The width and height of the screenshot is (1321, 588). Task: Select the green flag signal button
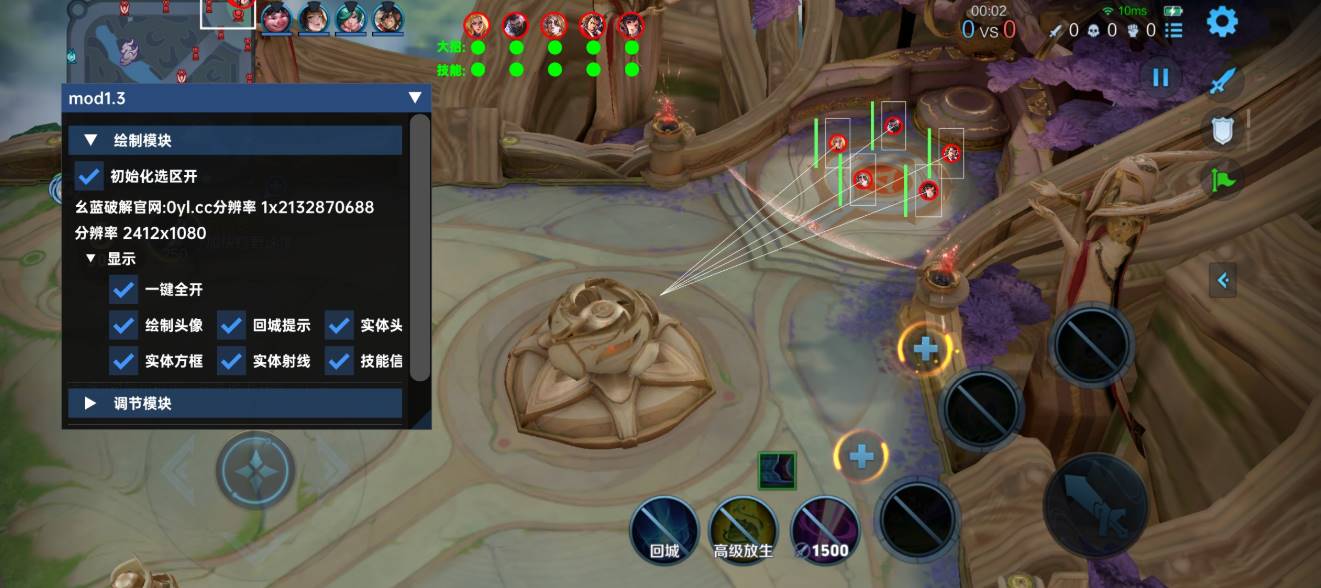click(x=1224, y=180)
